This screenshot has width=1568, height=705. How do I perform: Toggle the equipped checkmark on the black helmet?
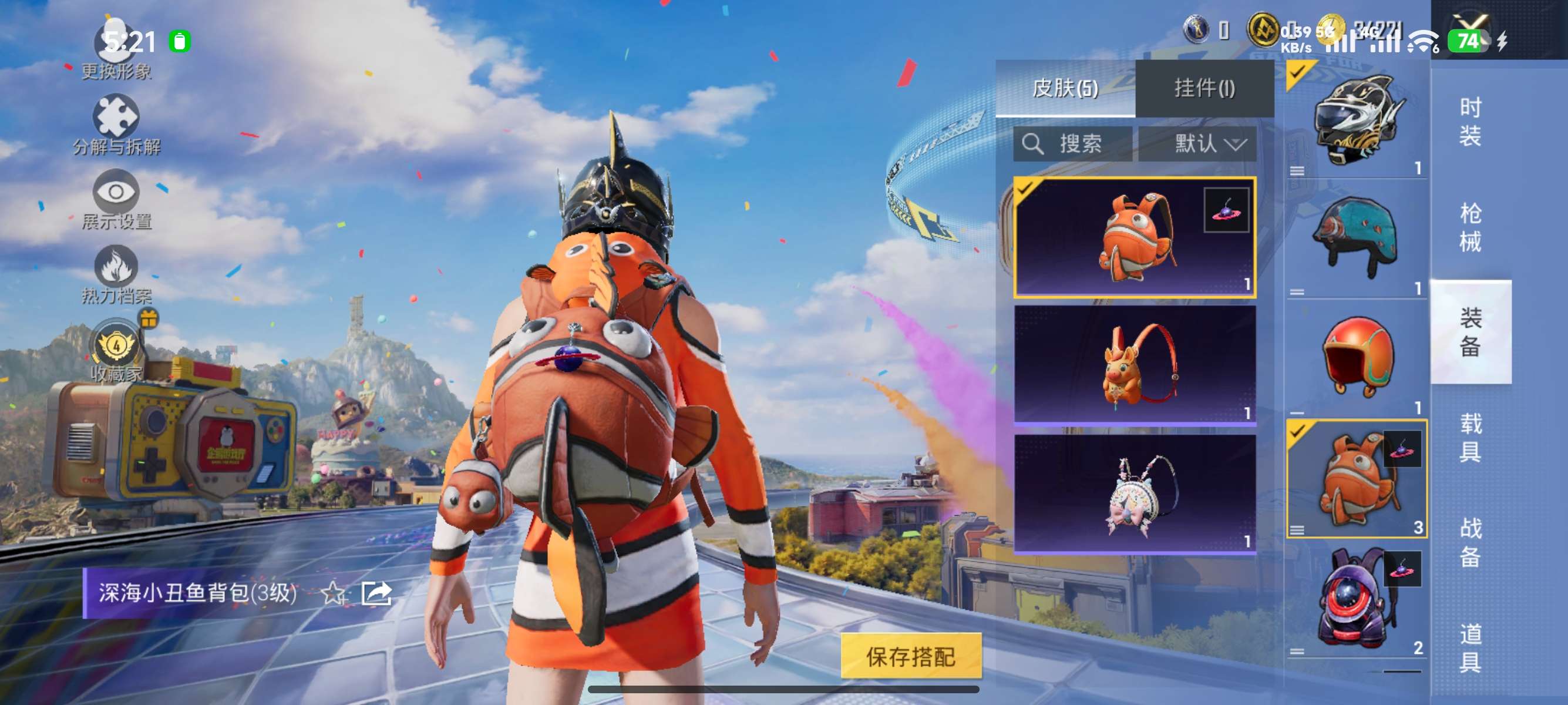point(1298,73)
